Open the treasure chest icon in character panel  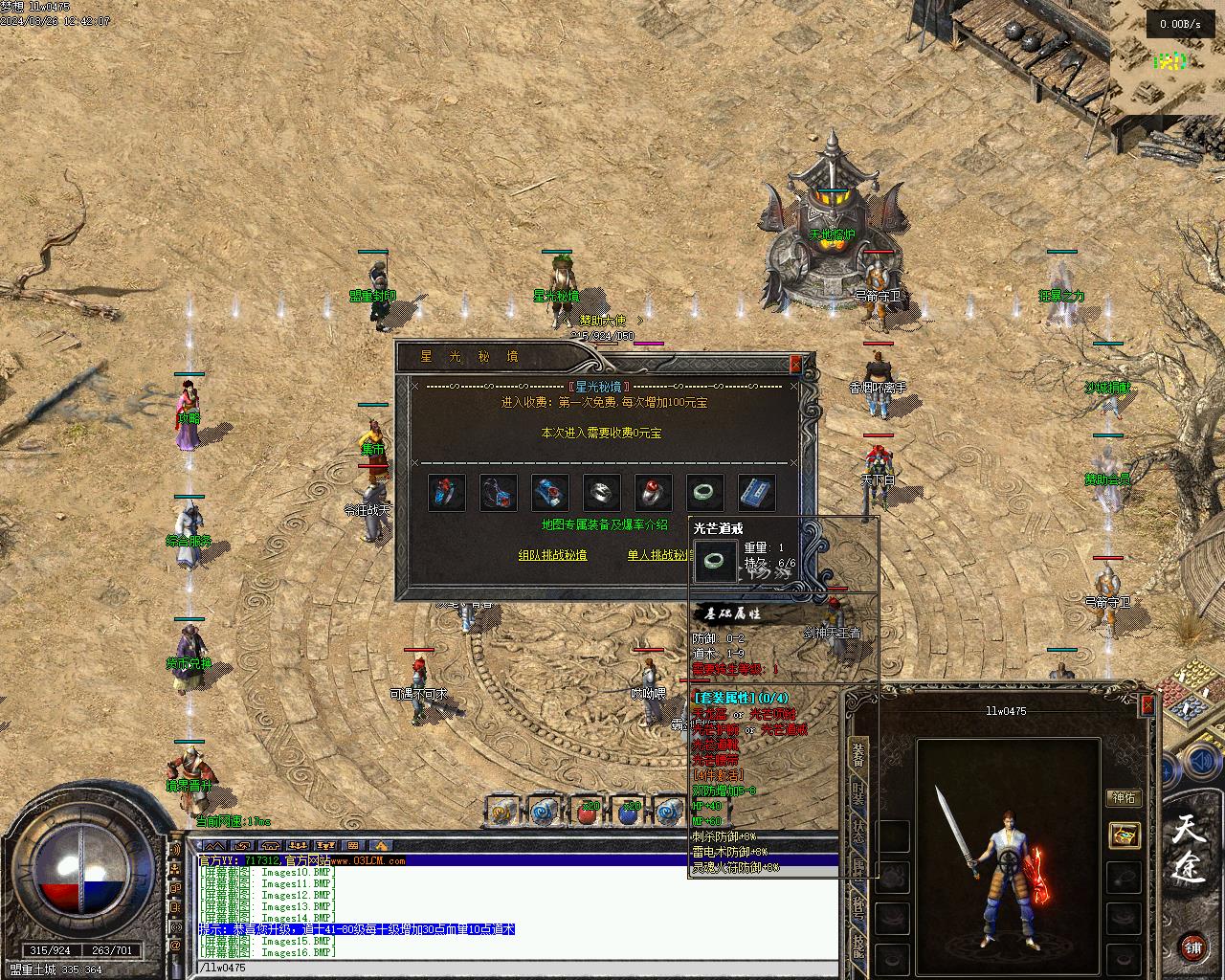[x=1125, y=835]
